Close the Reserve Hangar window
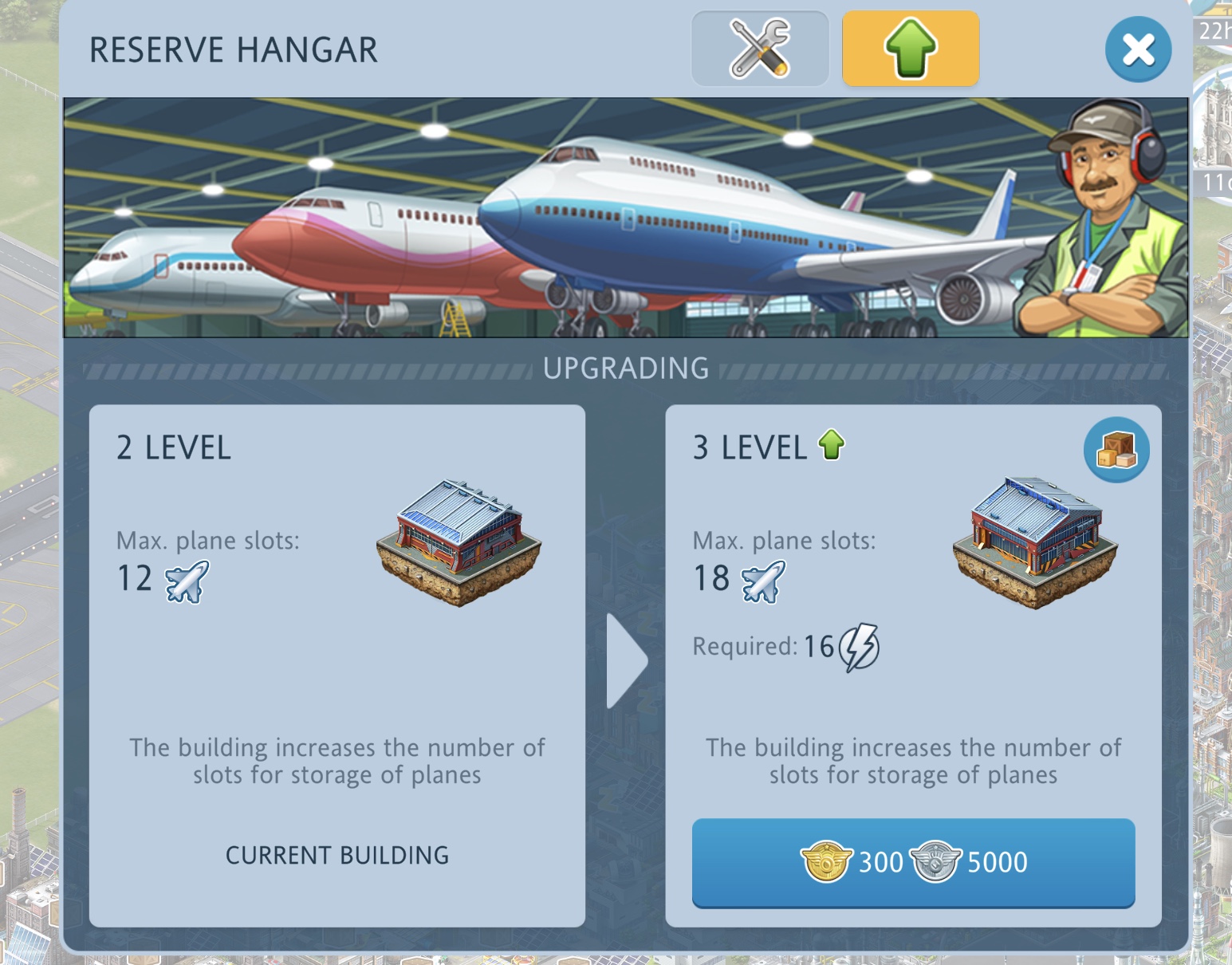1232x965 pixels. [1138, 49]
